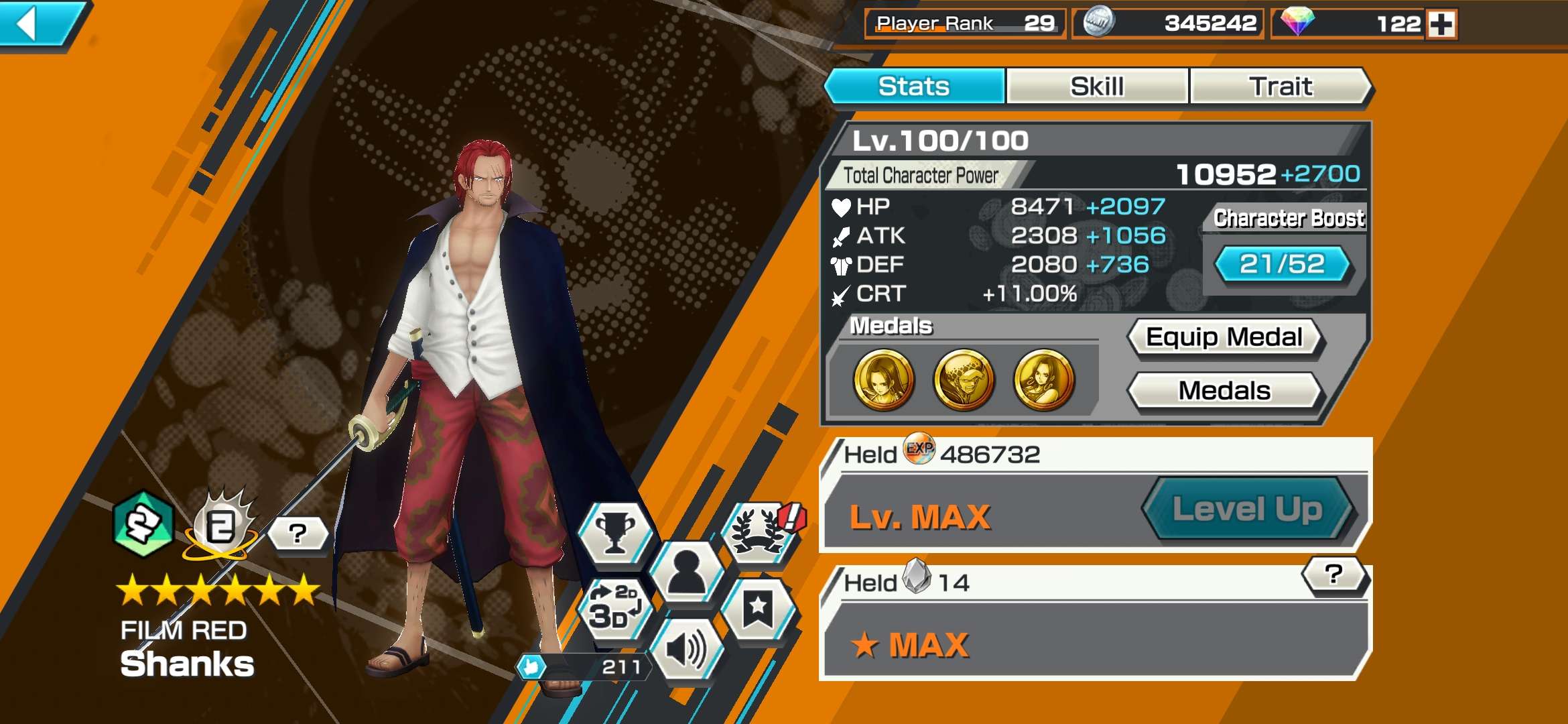Image resolution: width=1568 pixels, height=724 pixels.
Task: Play the character voice speaker icon
Action: (x=686, y=649)
